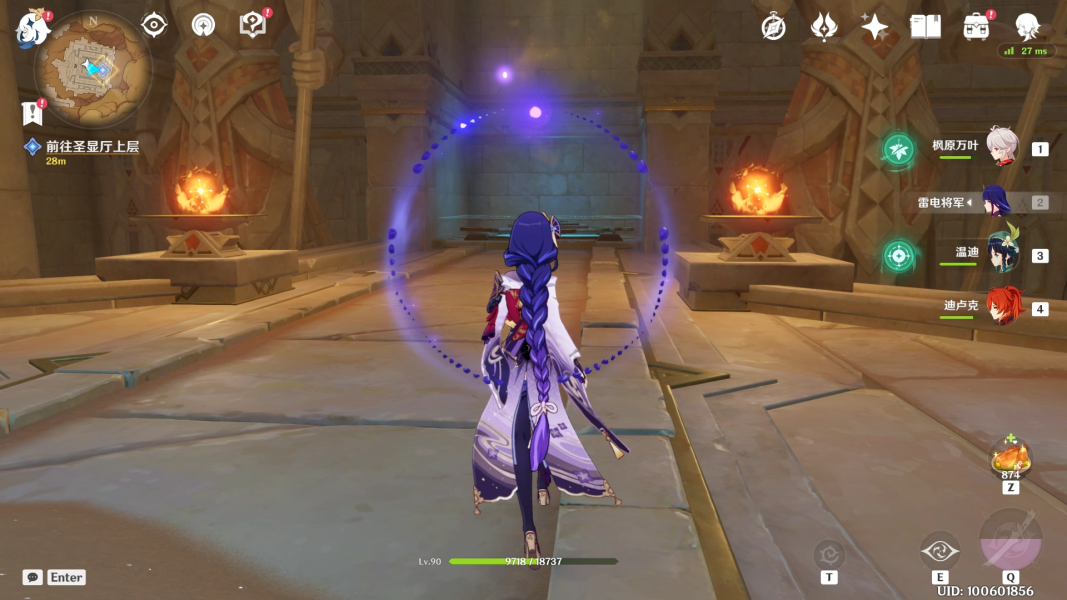The height and width of the screenshot is (600, 1067).
Task: Open the Wish four-point star icon
Action: click(875, 27)
